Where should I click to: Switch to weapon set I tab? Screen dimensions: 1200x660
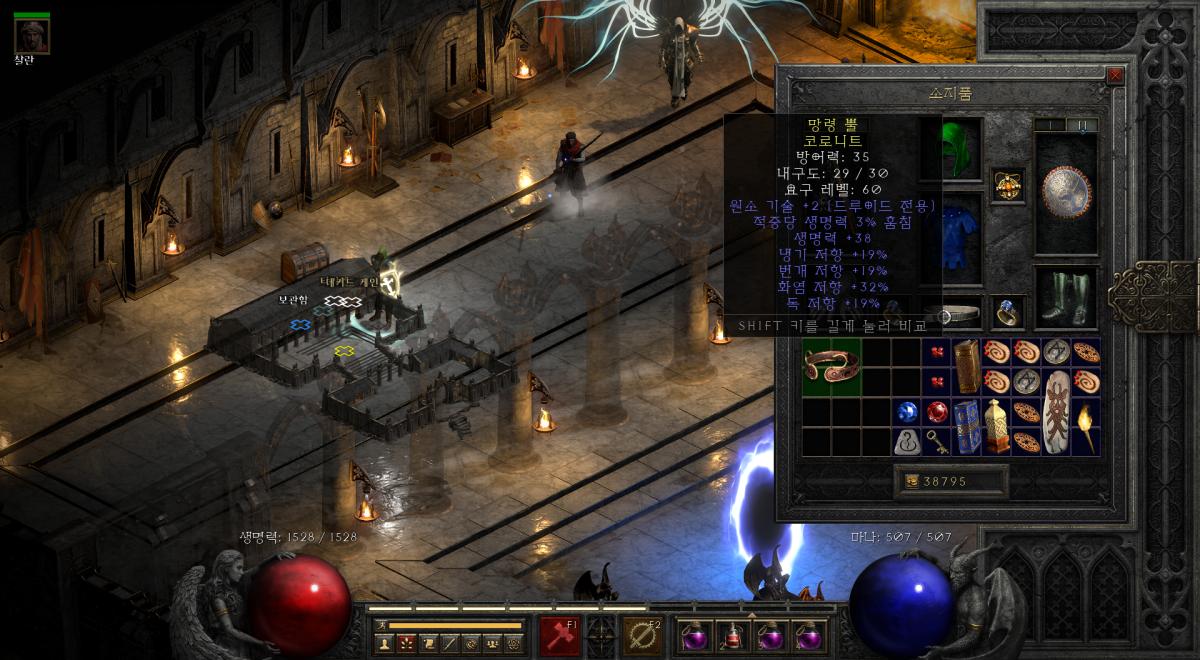point(1050,125)
